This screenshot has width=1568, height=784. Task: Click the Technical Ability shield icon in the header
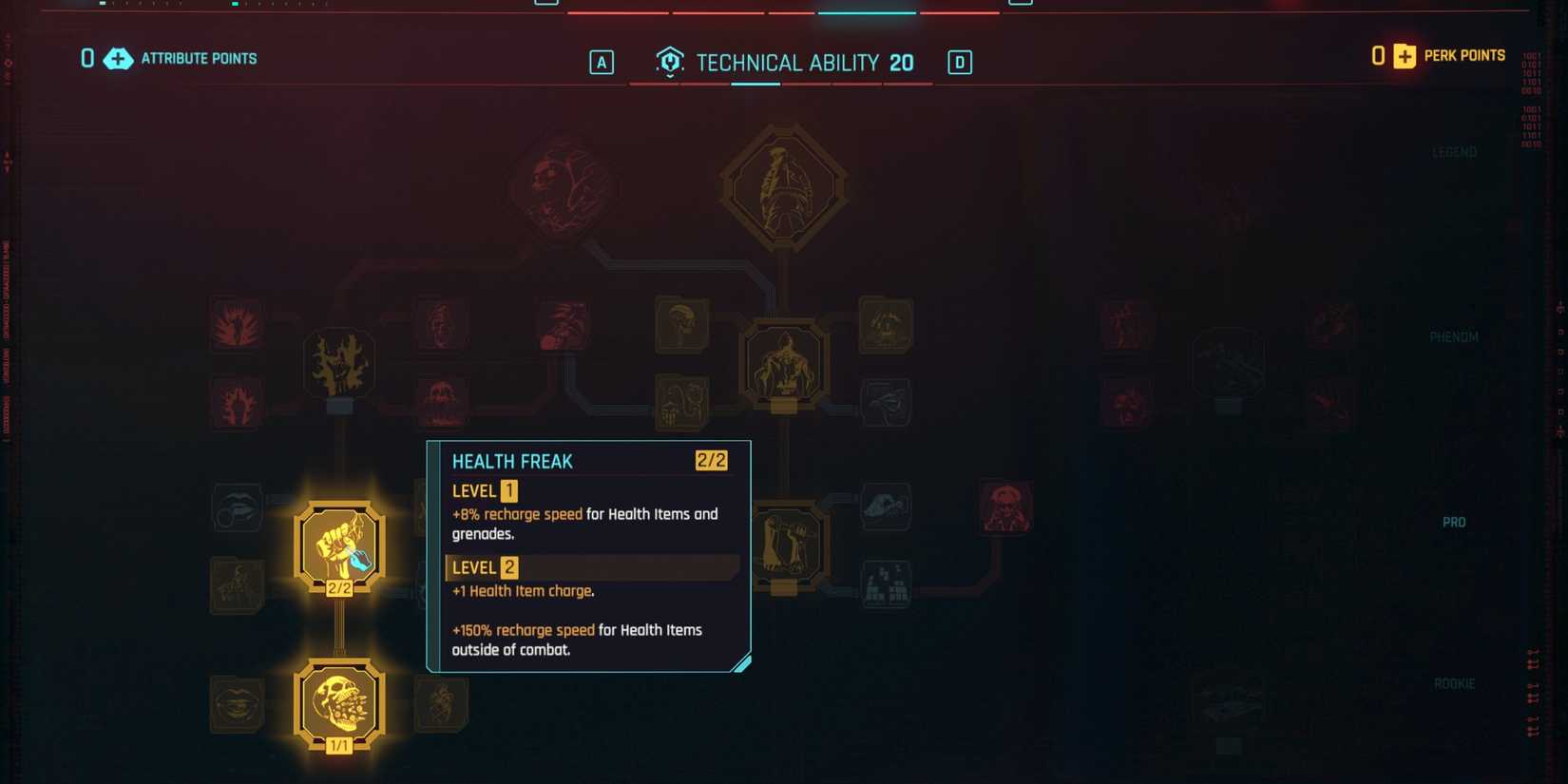[x=669, y=62]
